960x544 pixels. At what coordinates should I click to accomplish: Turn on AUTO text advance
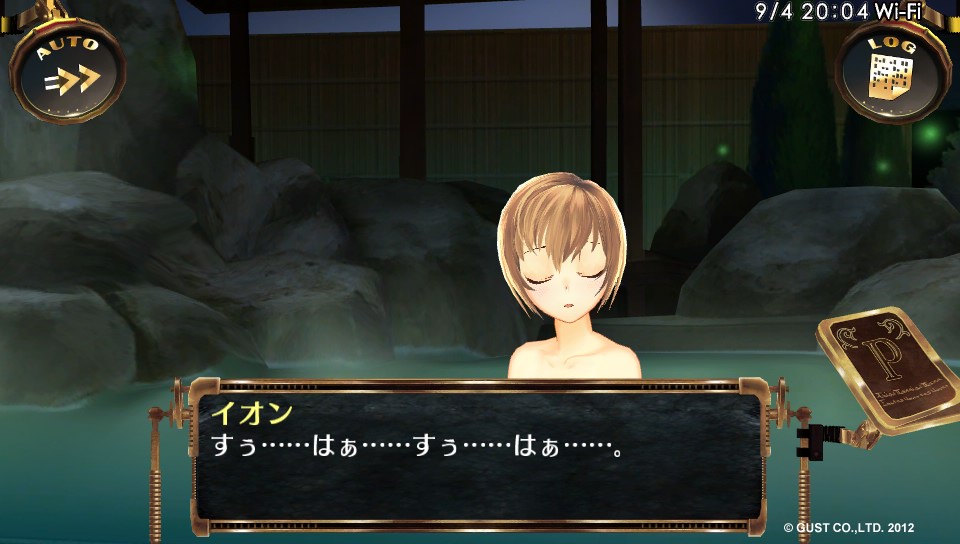[68, 70]
